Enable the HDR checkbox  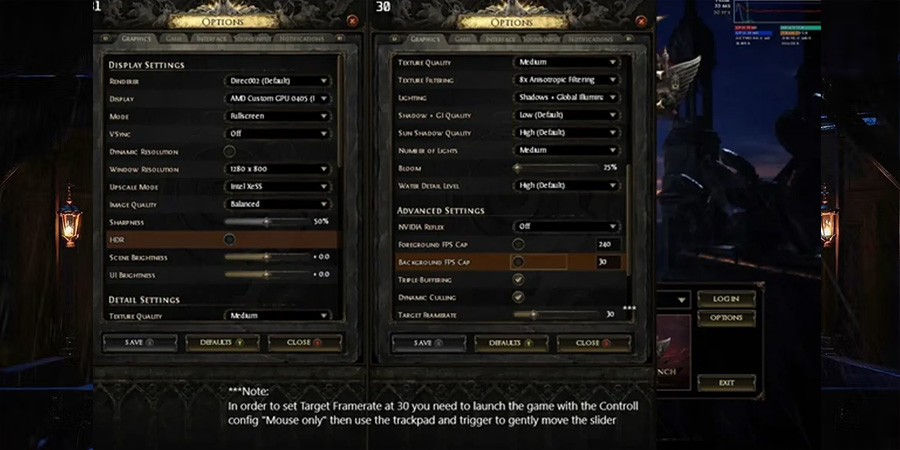coord(229,239)
